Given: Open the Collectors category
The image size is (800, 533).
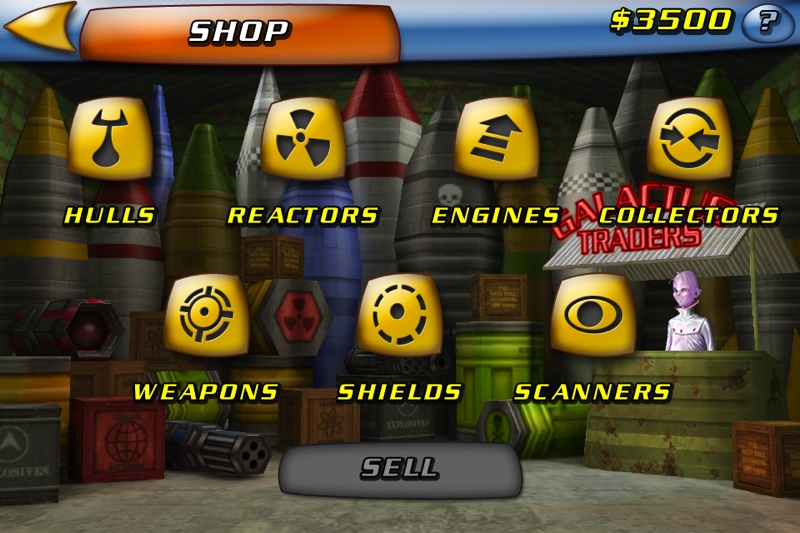Looking at the screenshot, I should click(x=690, y=140).
